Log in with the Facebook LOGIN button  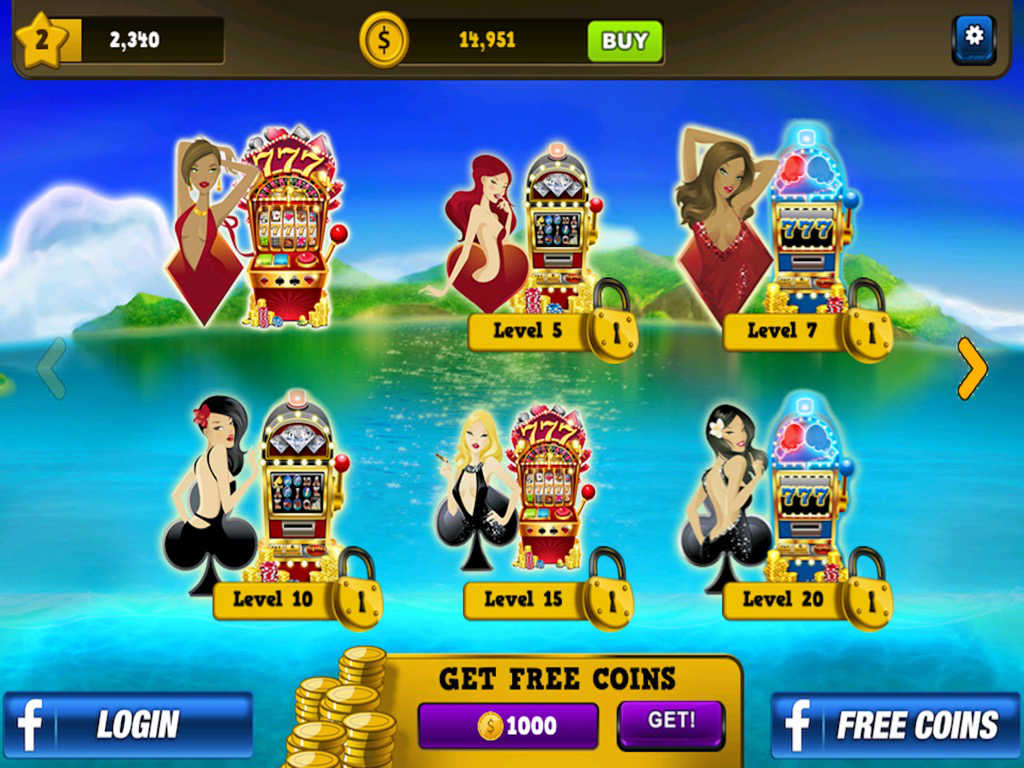(x=127, y=725)
